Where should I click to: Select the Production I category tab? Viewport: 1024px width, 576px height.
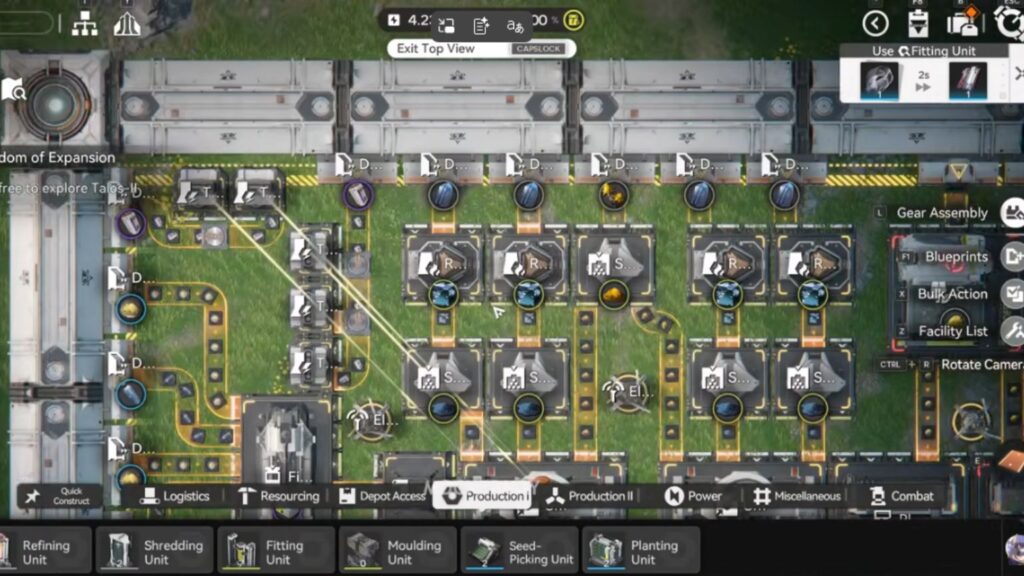(x=482, y=496)
